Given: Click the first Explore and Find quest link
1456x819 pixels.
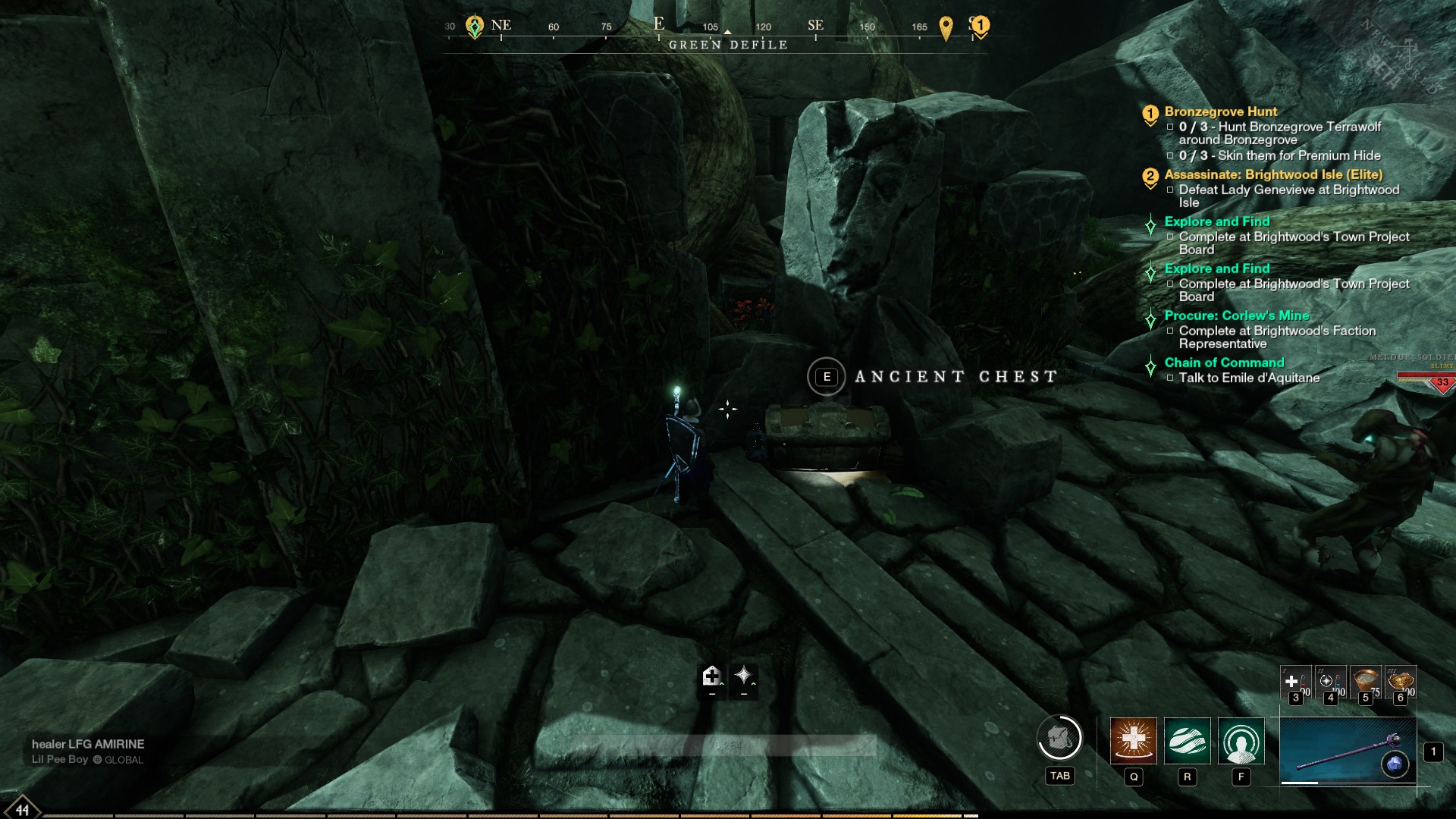Looking at the screenshot, I should click(x=1216, y=221).
